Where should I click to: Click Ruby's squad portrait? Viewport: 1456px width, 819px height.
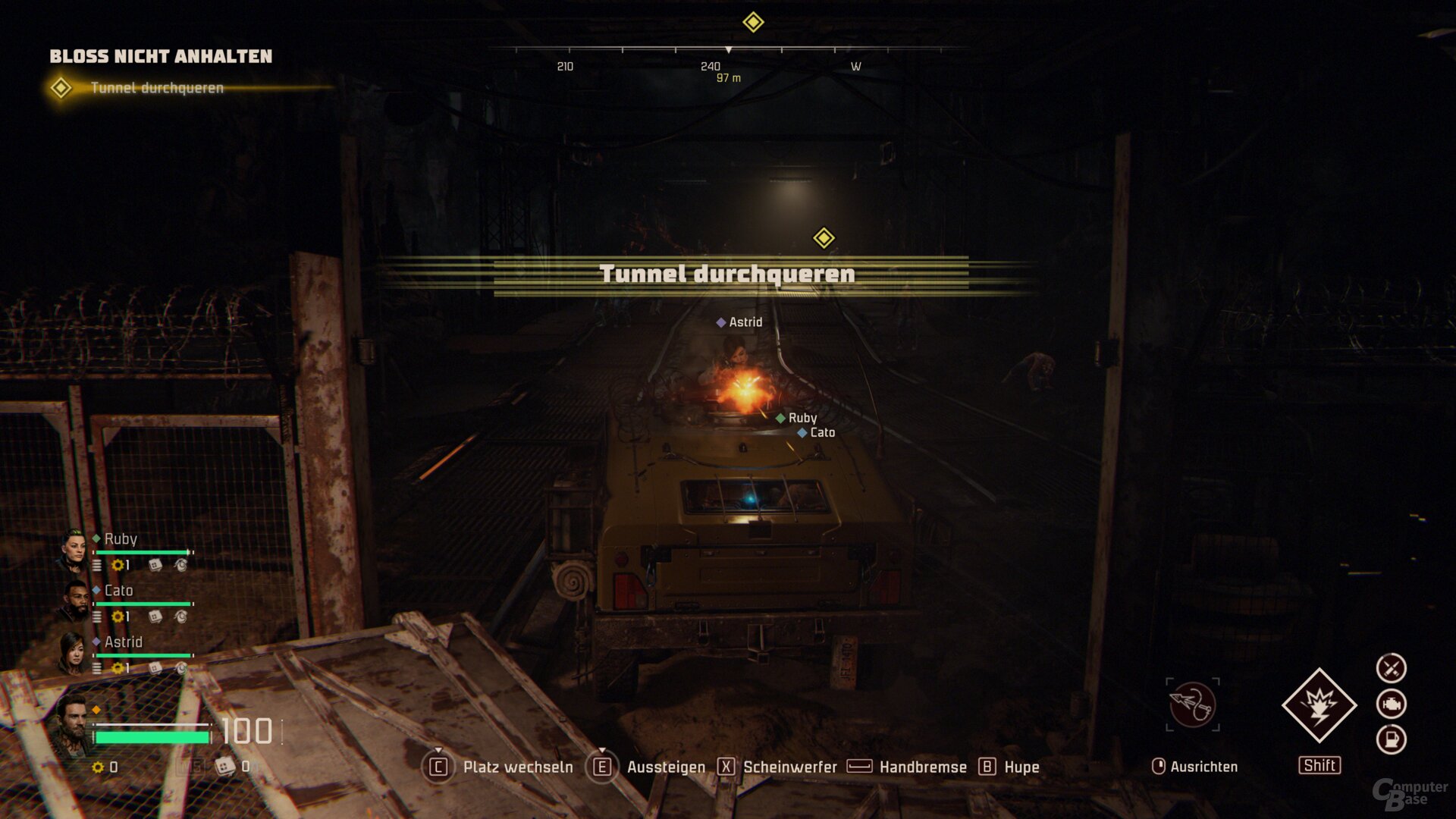point(74,550)
